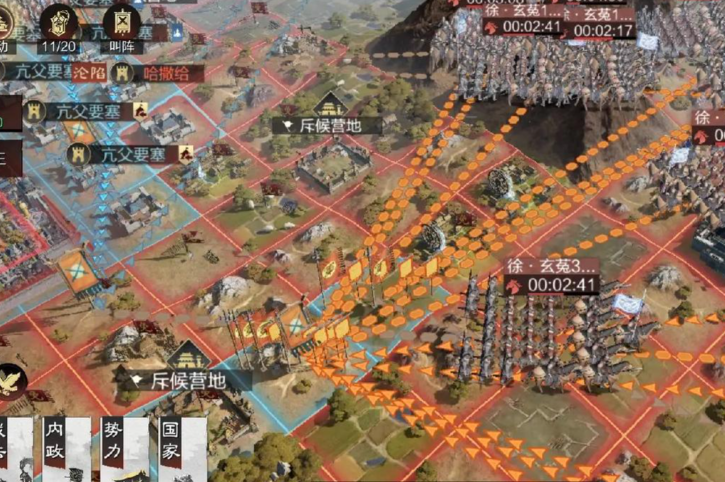Select the 徐·玄菟3 army marching label
This screenshot has width=725, height=482.
point(553,267)
